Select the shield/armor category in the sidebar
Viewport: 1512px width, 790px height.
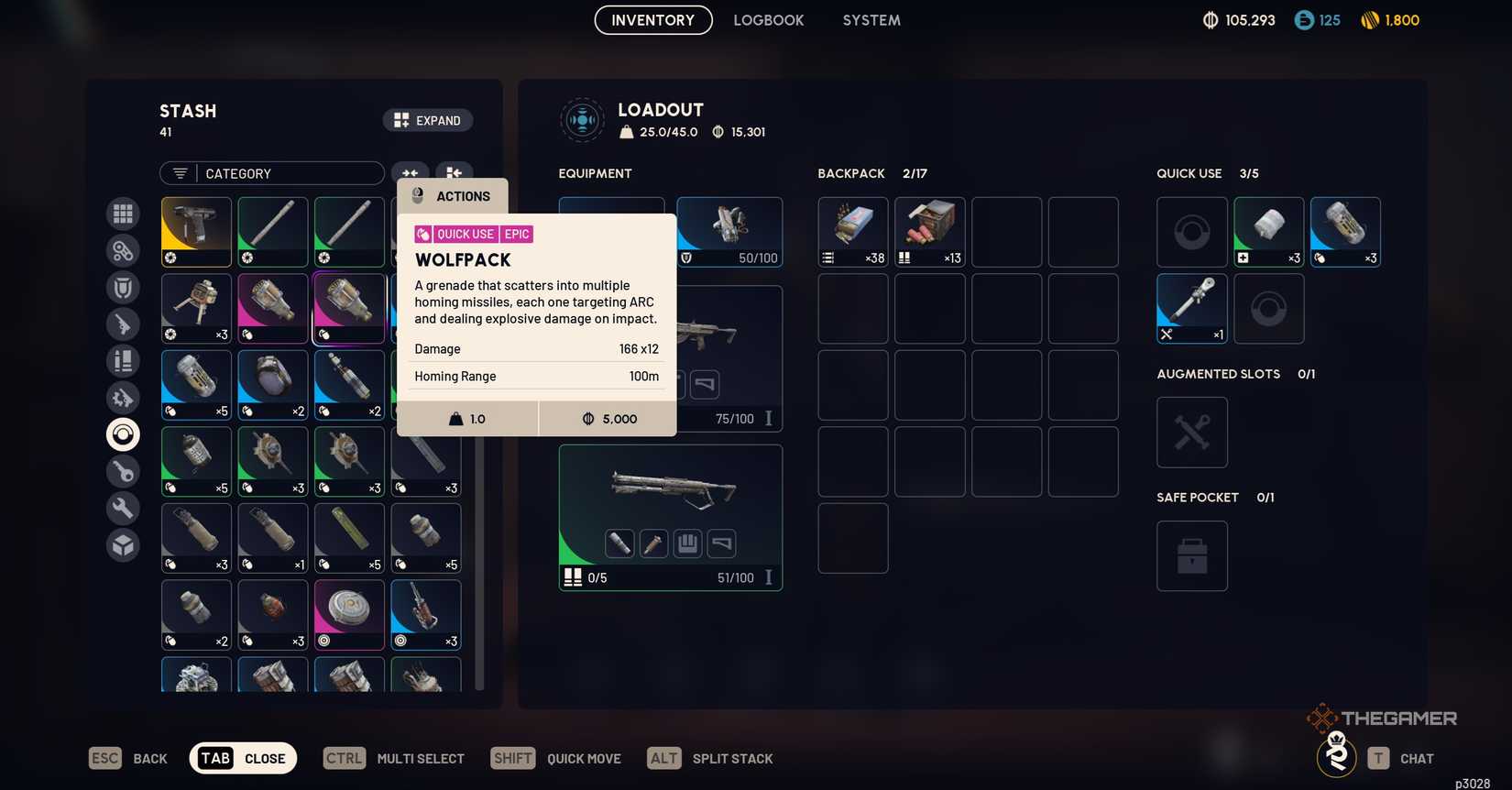(123, 287)
